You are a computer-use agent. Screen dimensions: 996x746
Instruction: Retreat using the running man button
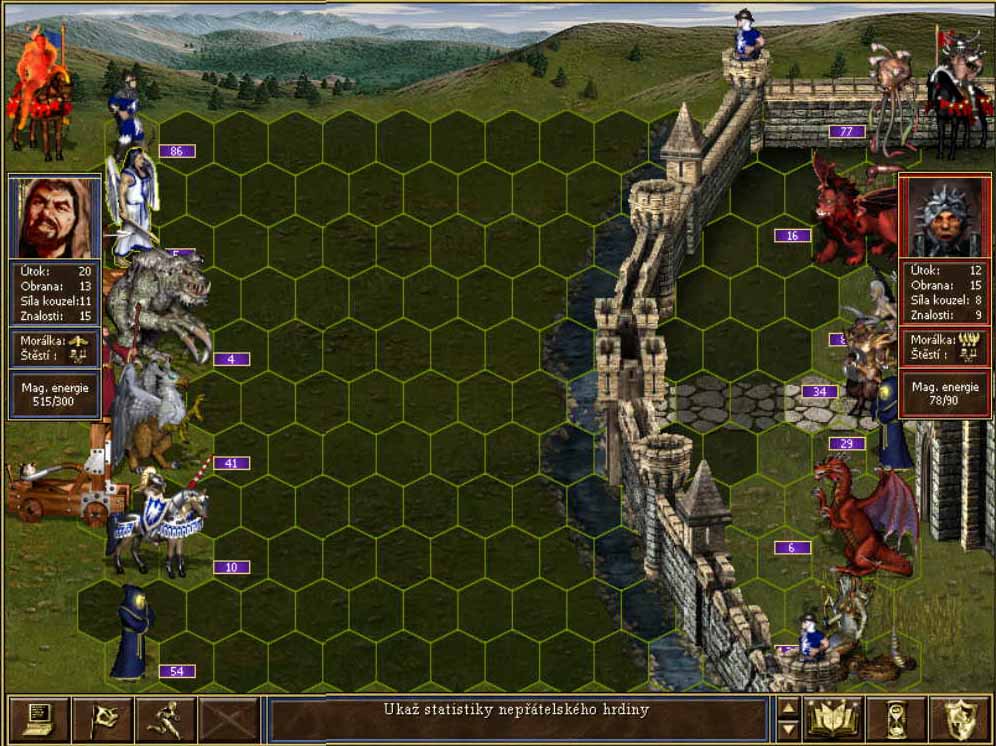pos(165,719)
